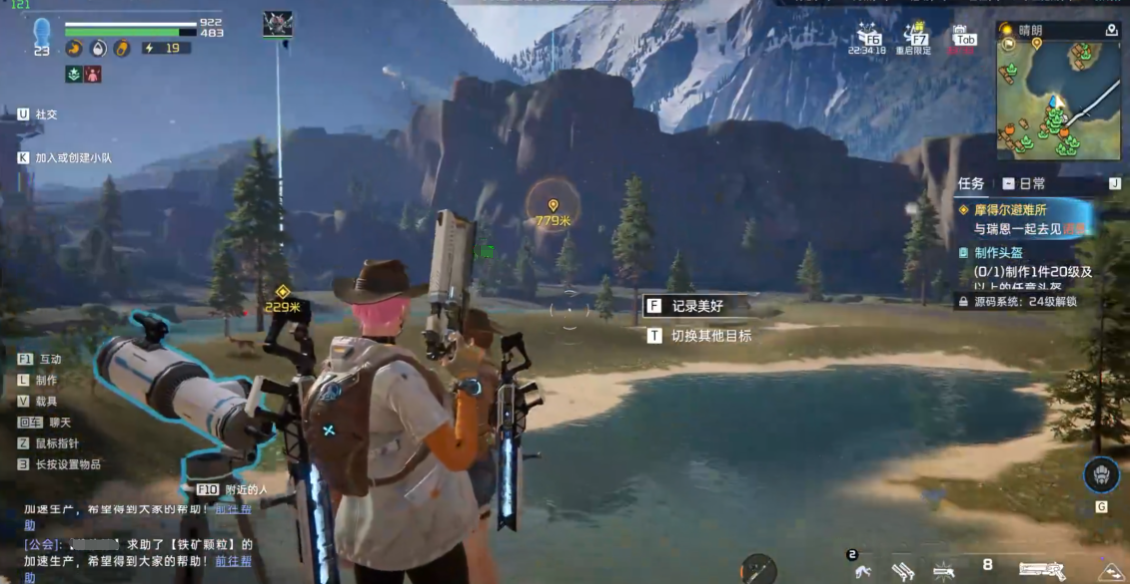The width and height of the screenshot is (1130, 584).
Task: Activate the mask ability icon
Action: 1101,475
